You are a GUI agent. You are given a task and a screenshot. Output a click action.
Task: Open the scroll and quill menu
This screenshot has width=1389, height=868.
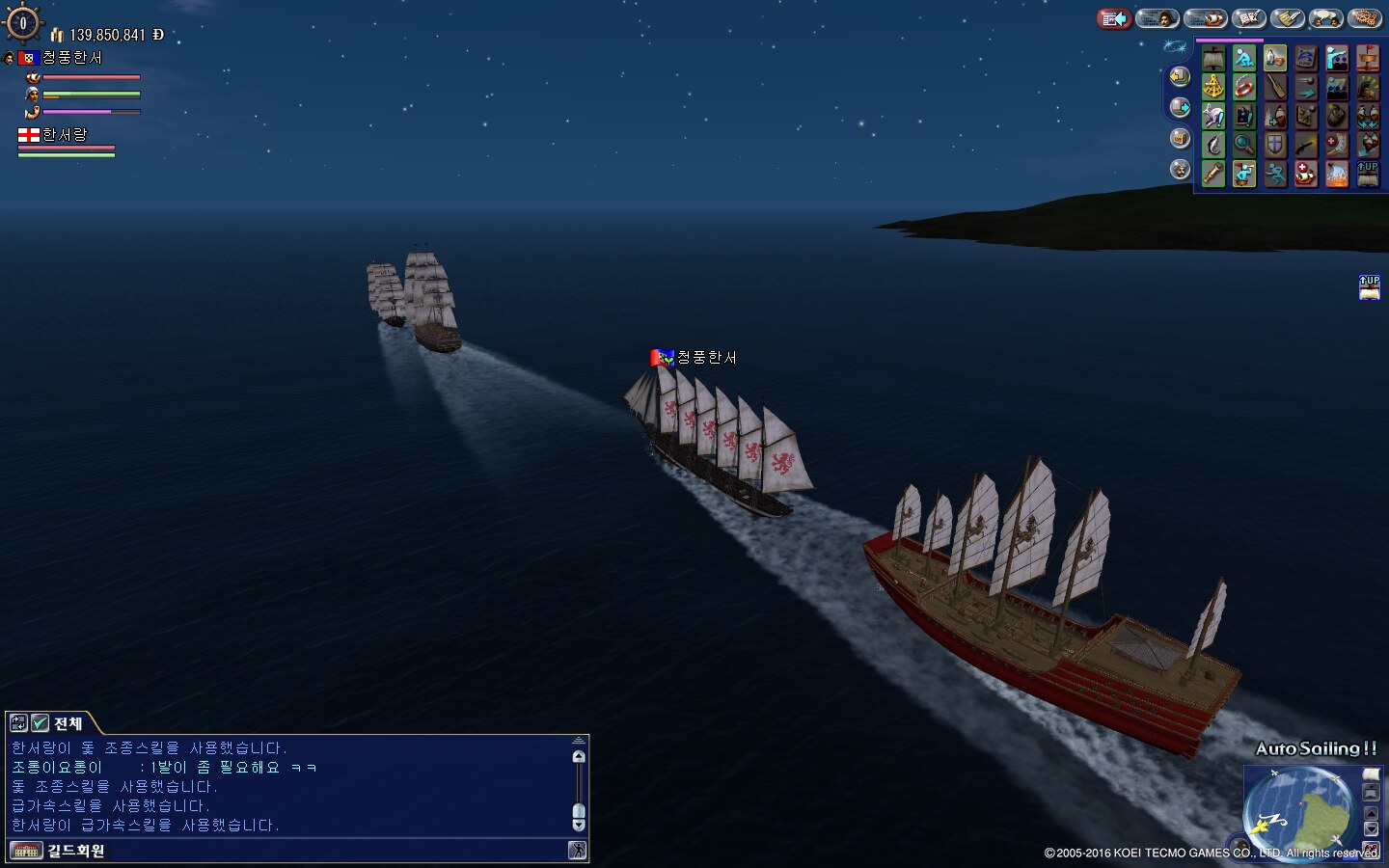coord(1288,18)
